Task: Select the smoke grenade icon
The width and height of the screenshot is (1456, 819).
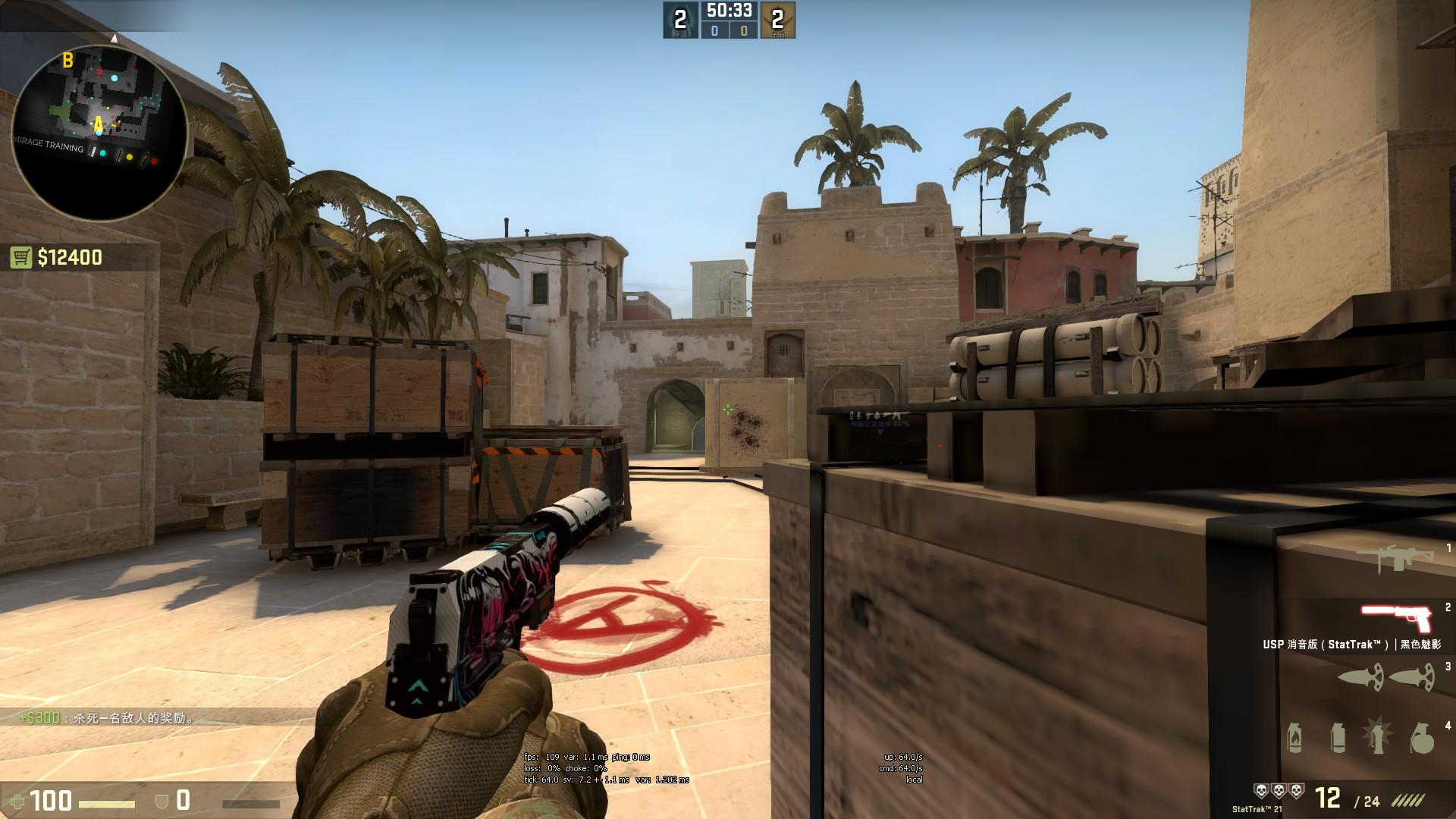Action: click(x=1337, y=738)
